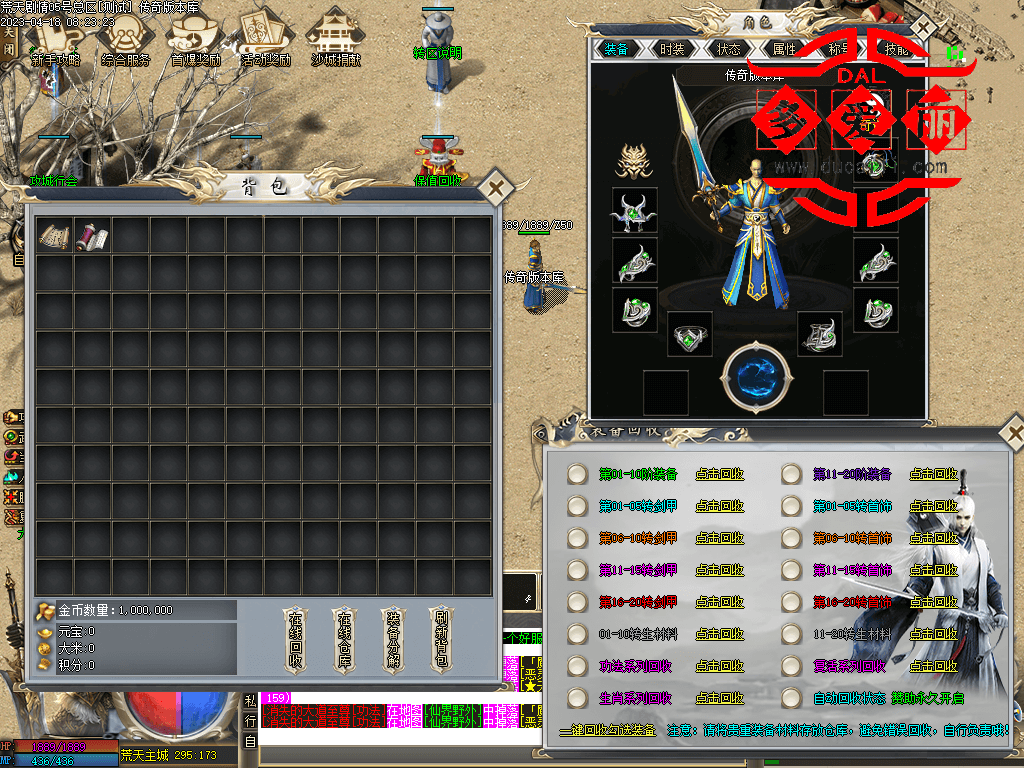Open the 新手攻略 beginner guide icon

pyautogui.click(x=56, y=38)
